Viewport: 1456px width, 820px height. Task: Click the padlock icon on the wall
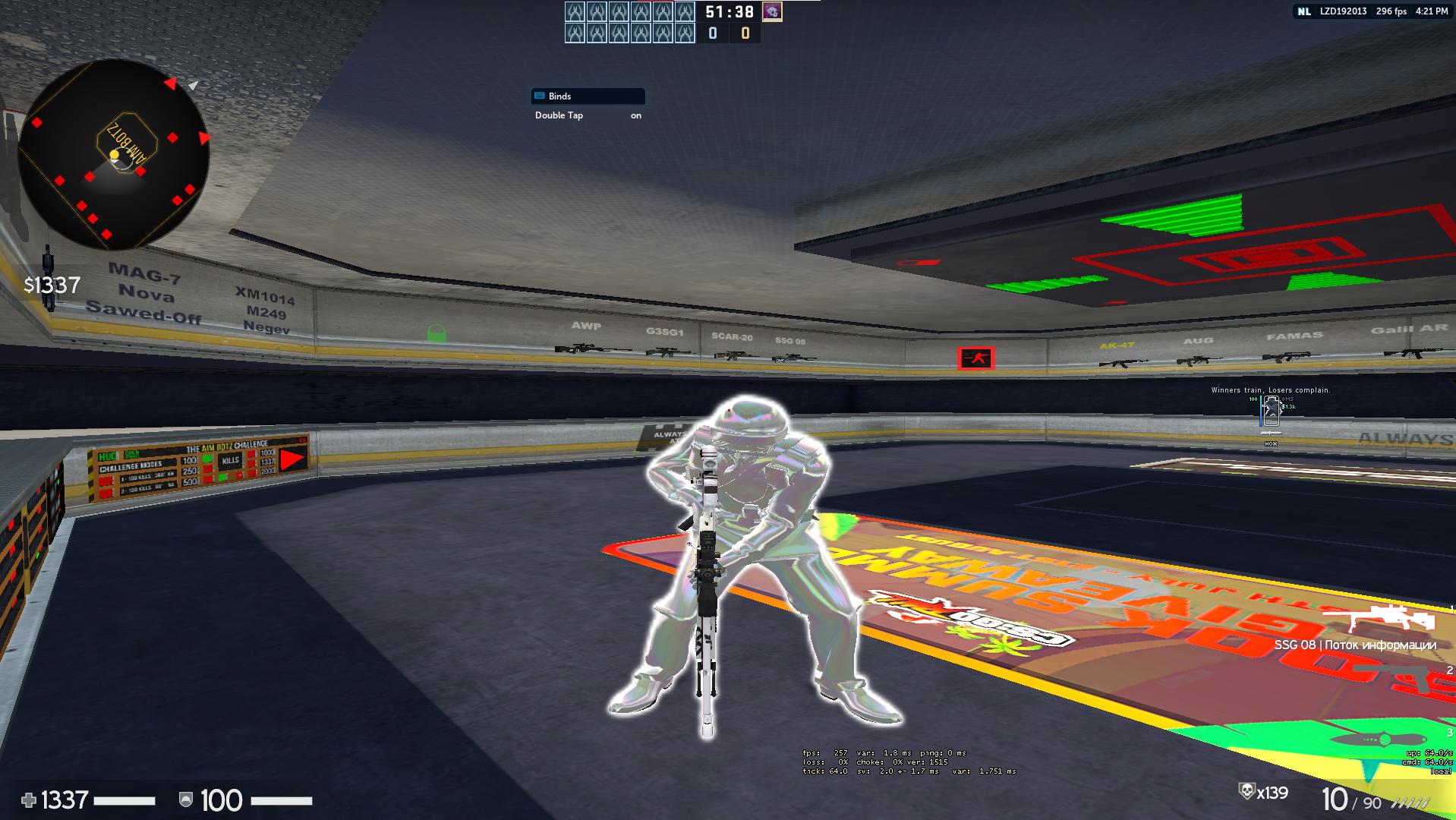(x=435, y=333)
